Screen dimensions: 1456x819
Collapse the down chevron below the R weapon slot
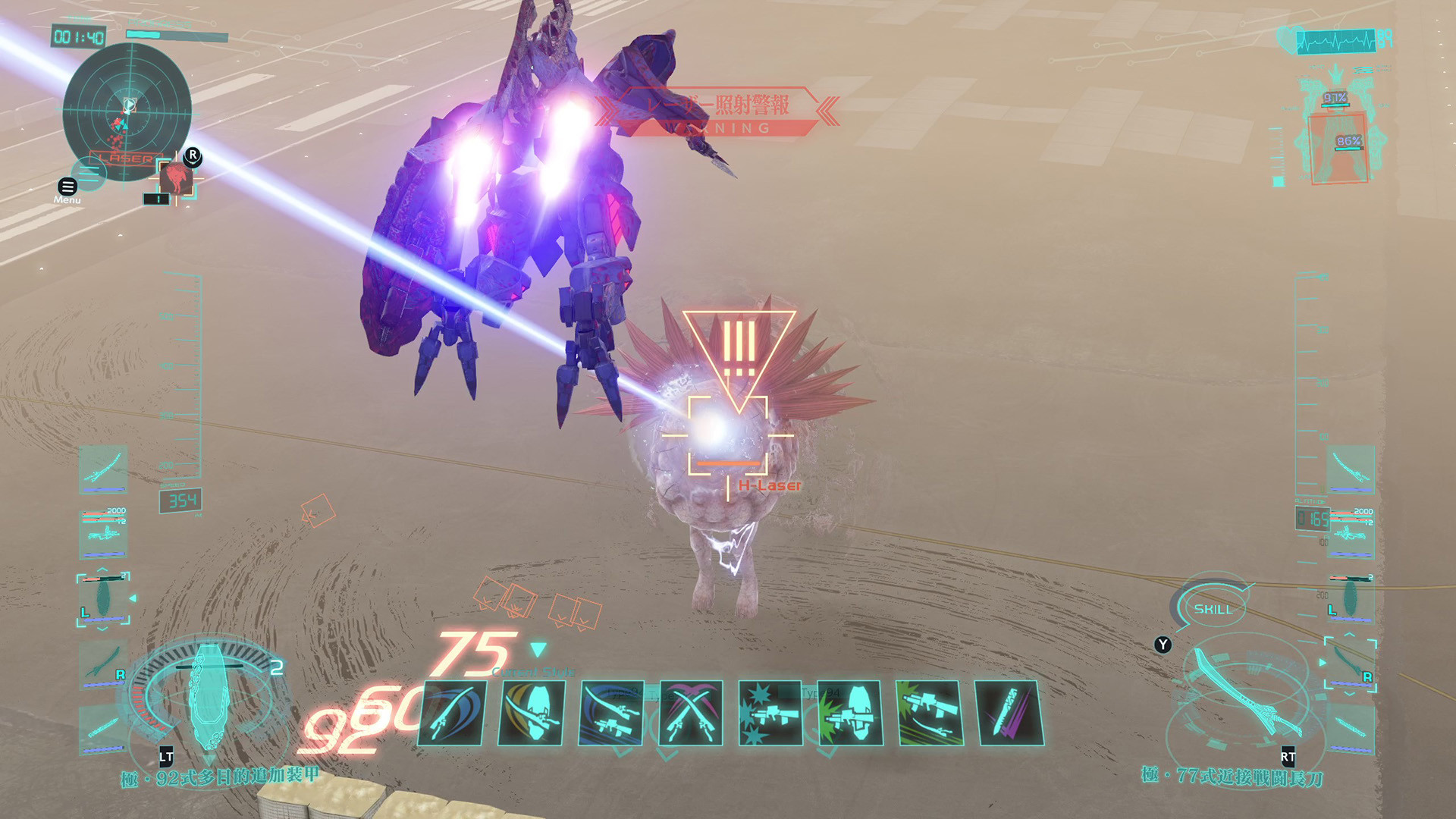[x=1350, y=695]
